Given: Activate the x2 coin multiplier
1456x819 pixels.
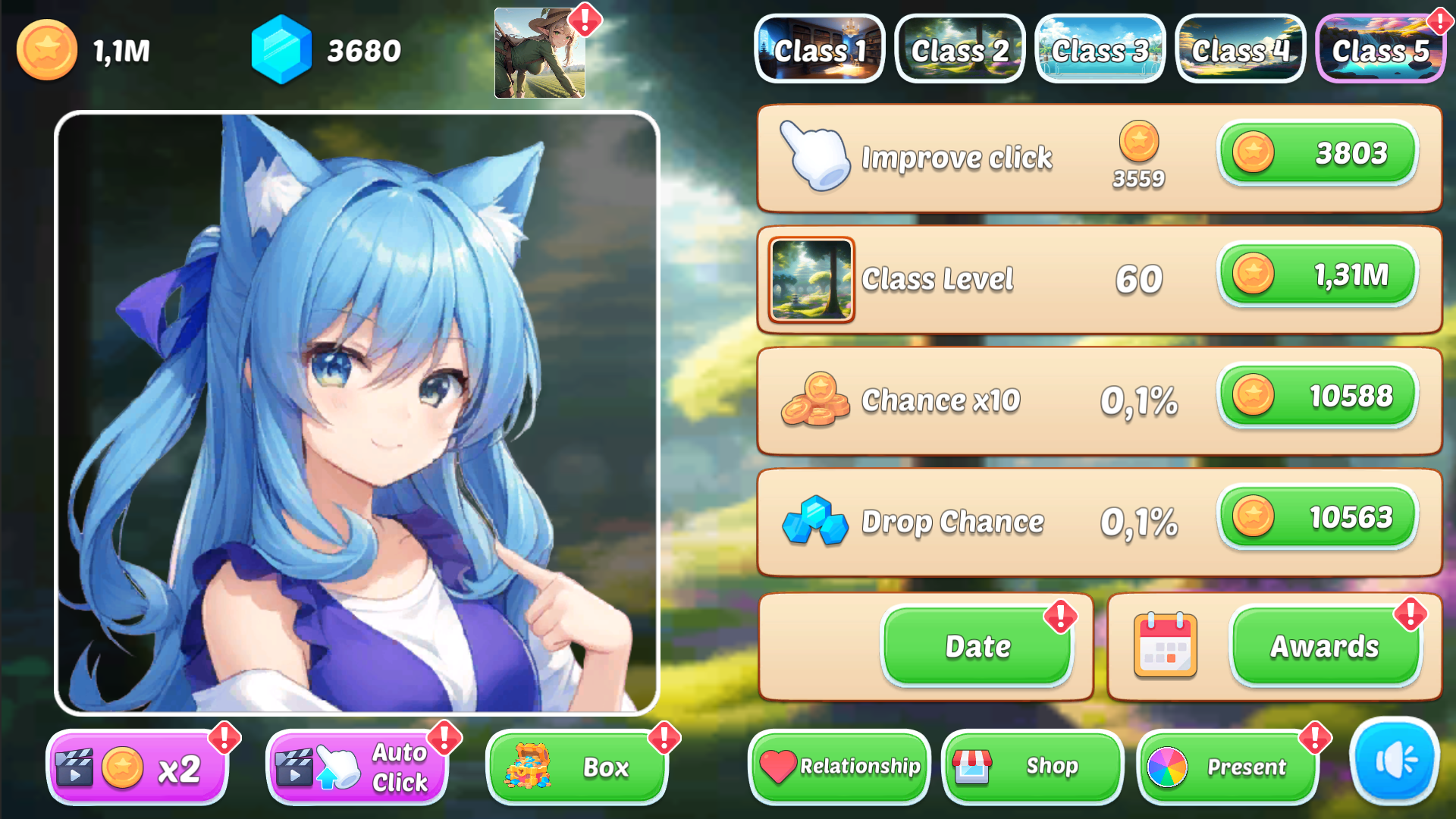Looking at the screenshot, I should point(136,767).
